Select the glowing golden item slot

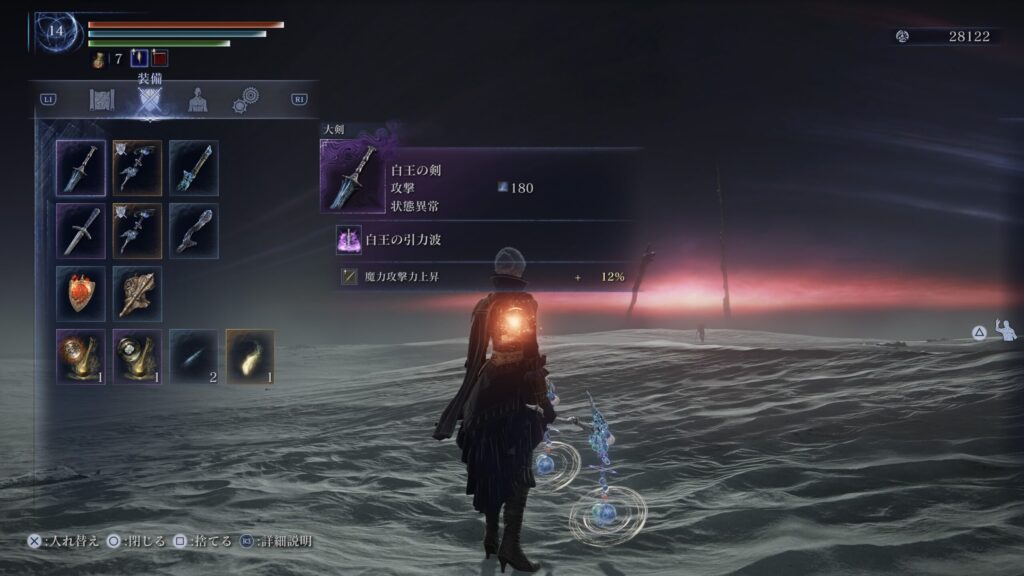pos(250,356)
